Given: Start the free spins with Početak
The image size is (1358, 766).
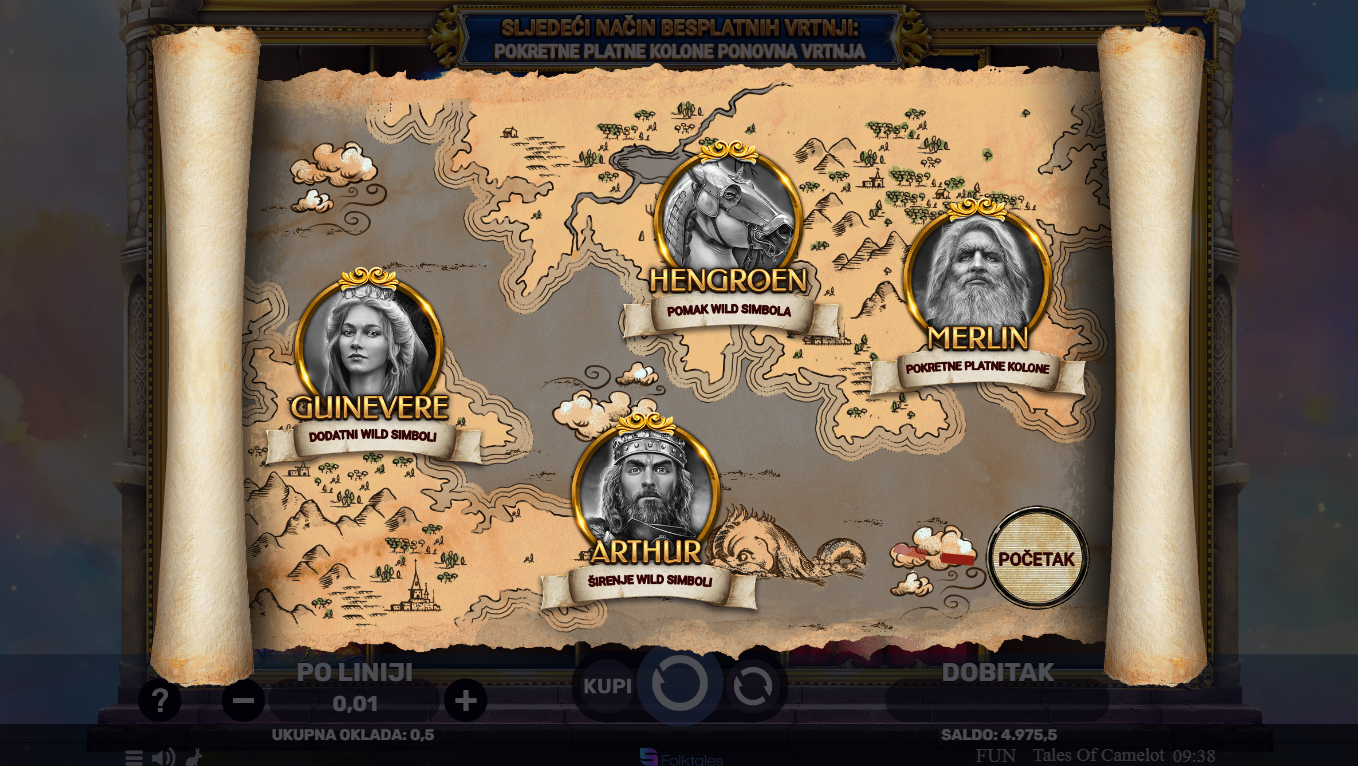Looking at the screenshot, I should 1036,558.
